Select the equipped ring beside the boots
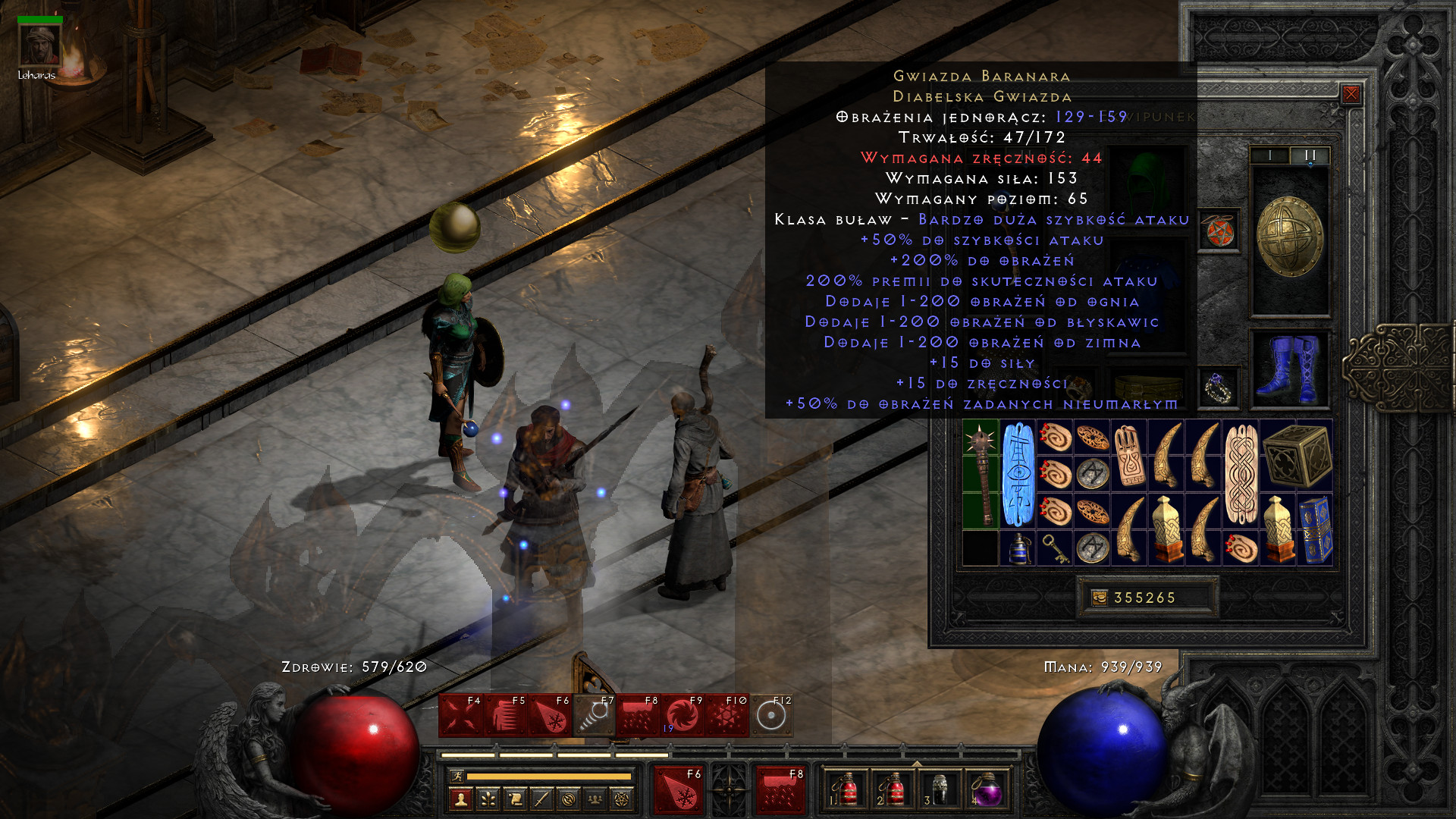1456x819 pixels. (x=1219, y=388)
